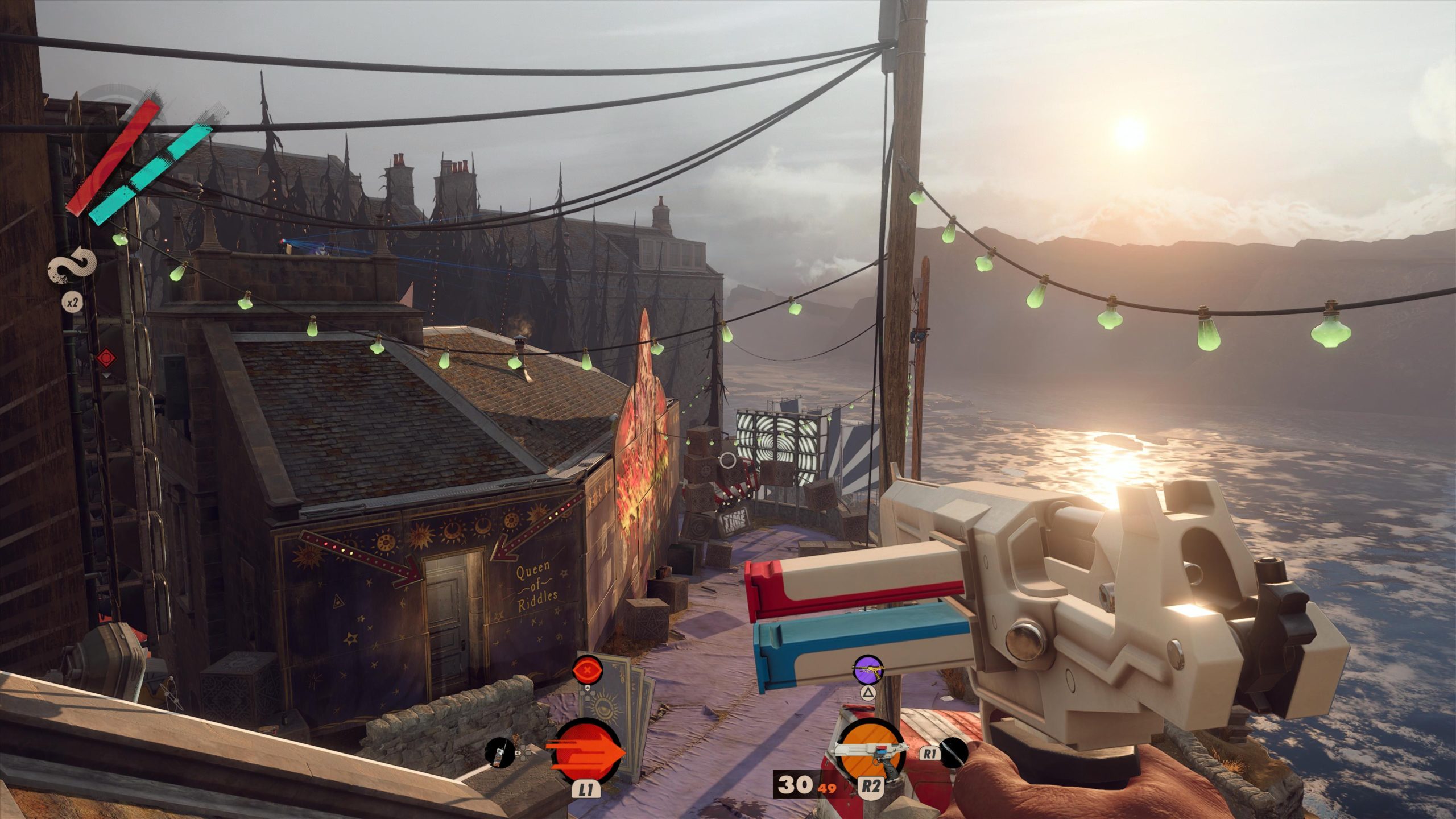Use the Hackamajig device icon
This screenshot has height=819, width=1456.
pos(499,752)
